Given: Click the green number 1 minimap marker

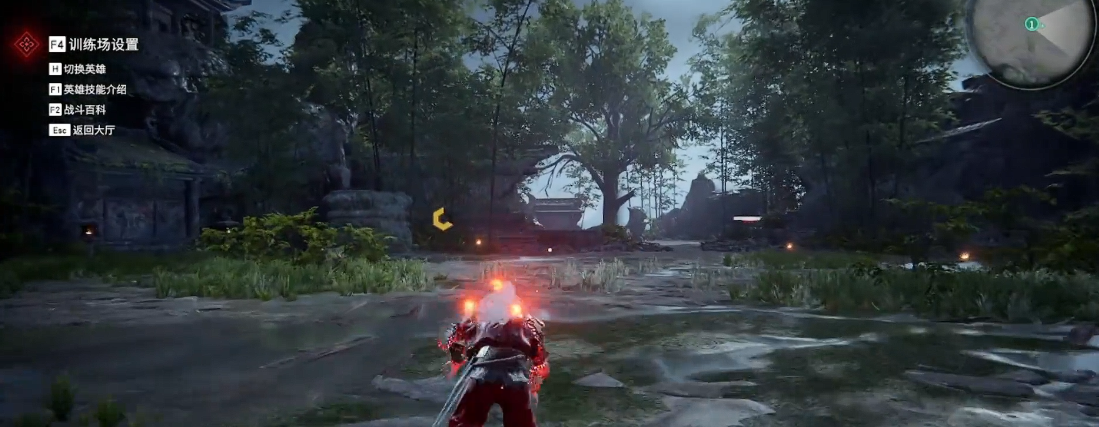Looking at the screenshot, I should click(1030, 23).
